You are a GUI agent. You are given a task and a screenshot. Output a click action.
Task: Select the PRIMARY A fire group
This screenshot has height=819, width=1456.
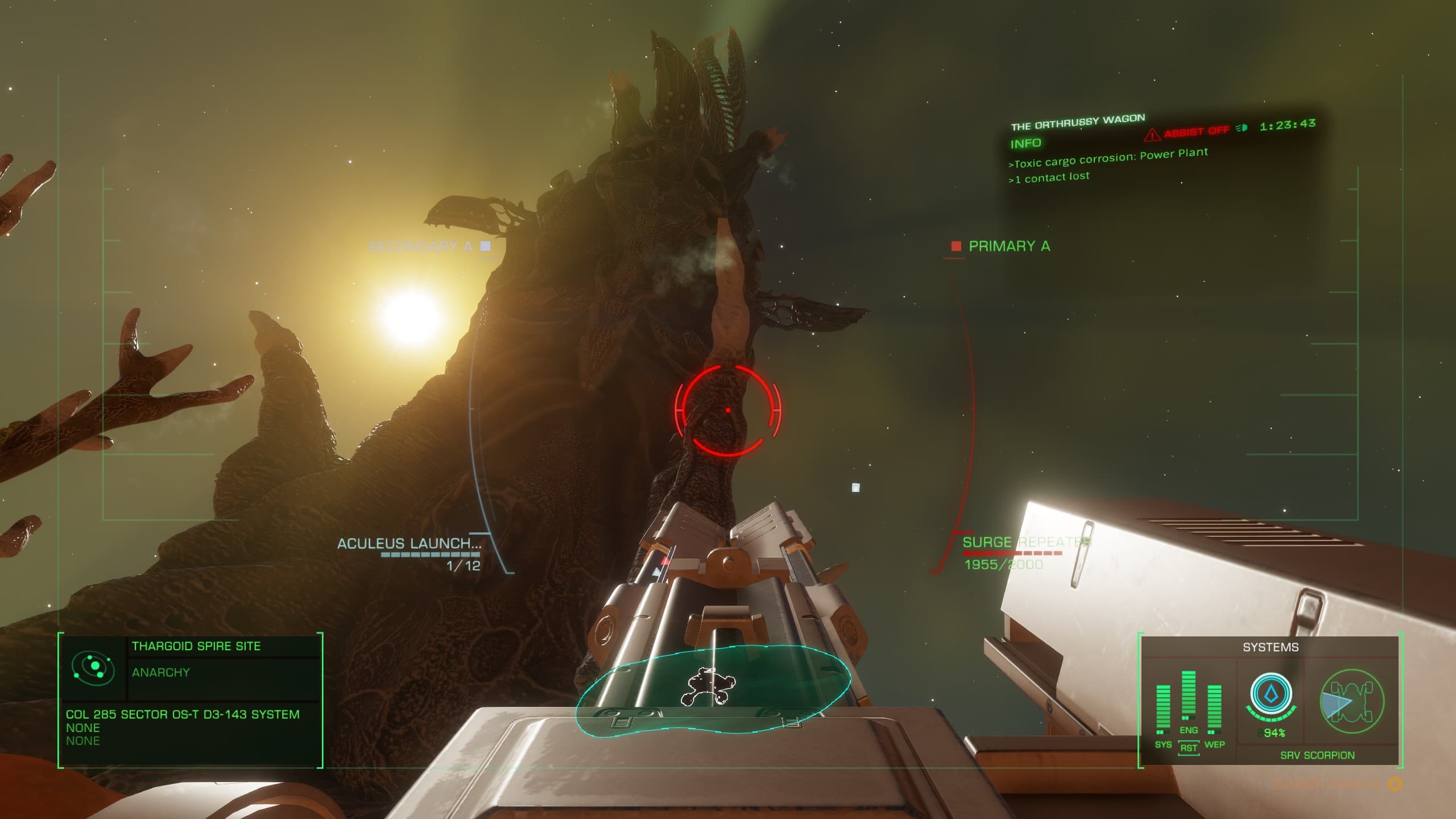[1009, 246]
